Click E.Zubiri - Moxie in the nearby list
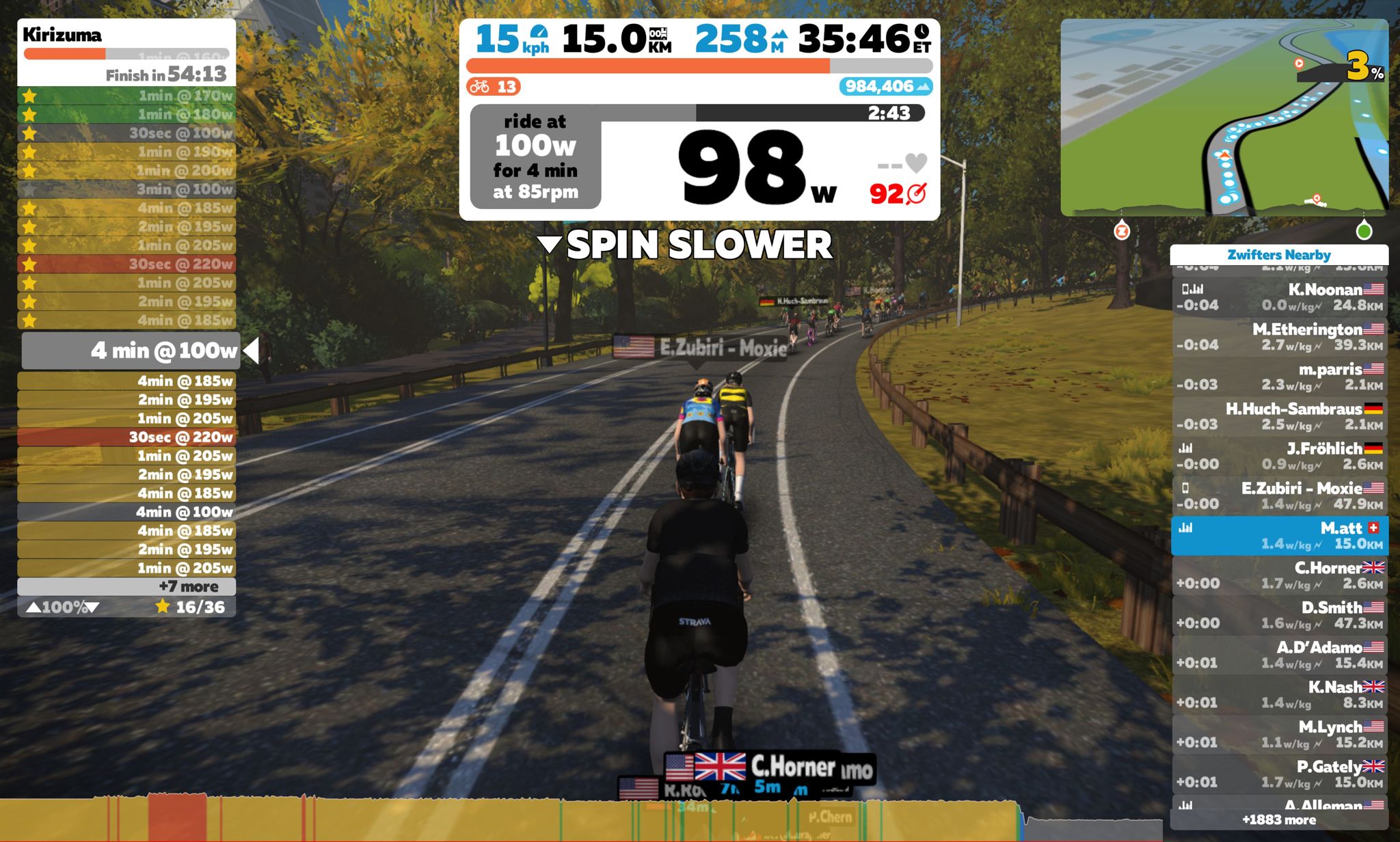 click(1278, 495)
